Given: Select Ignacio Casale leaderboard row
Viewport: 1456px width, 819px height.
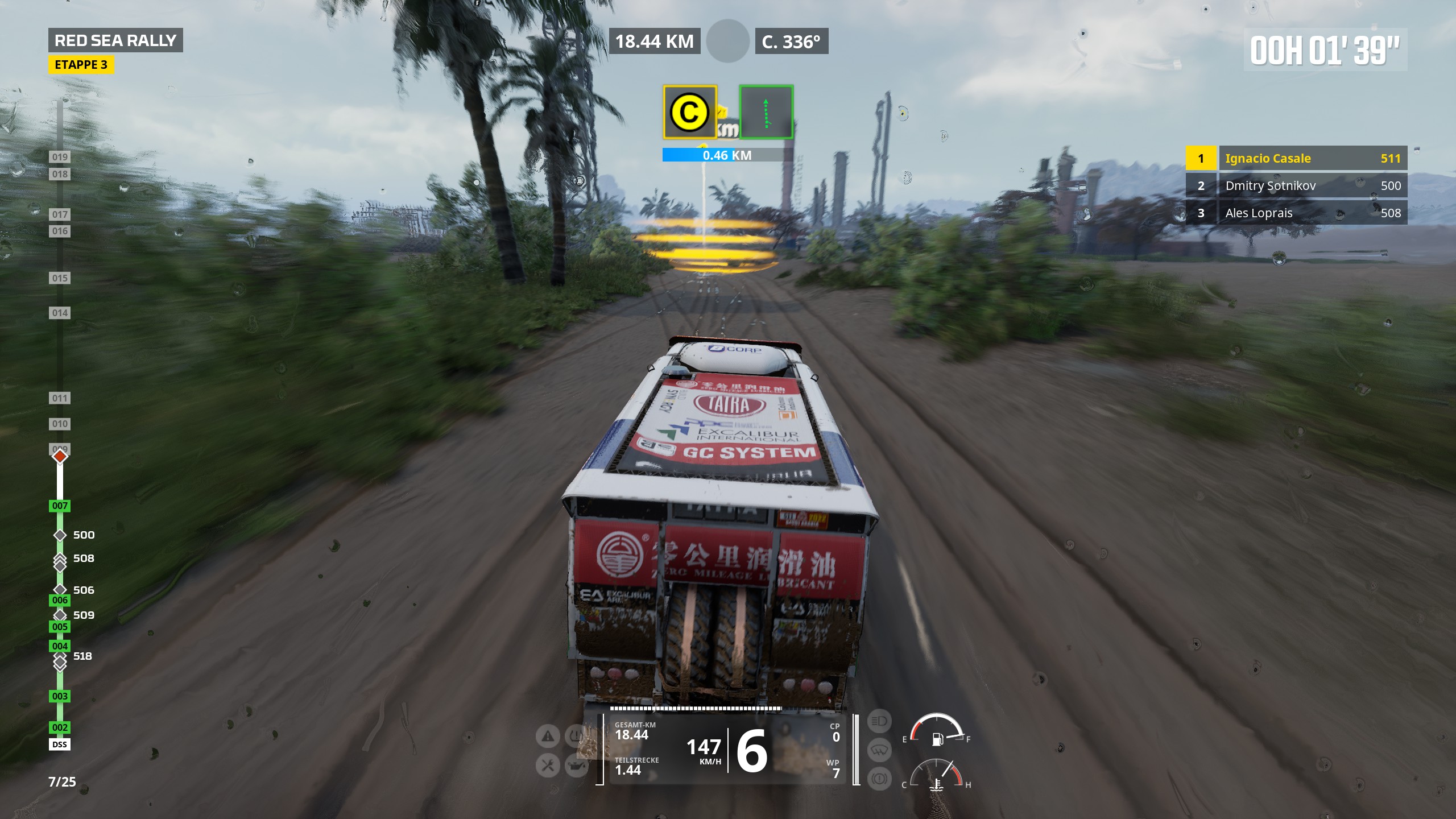Looking at the screenshot, I should click(1296, 158).
